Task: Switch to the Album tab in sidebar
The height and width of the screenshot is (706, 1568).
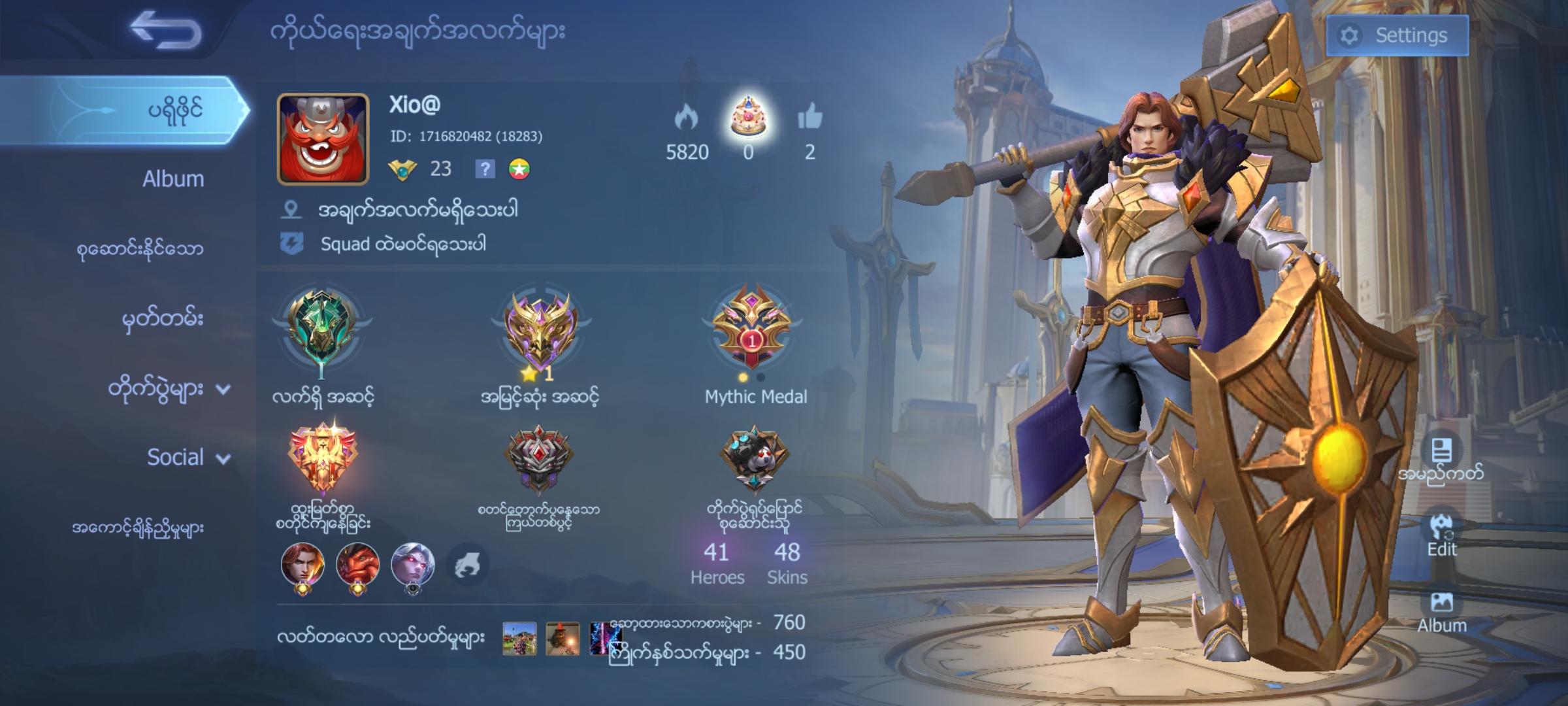Action: click(172, 178)
